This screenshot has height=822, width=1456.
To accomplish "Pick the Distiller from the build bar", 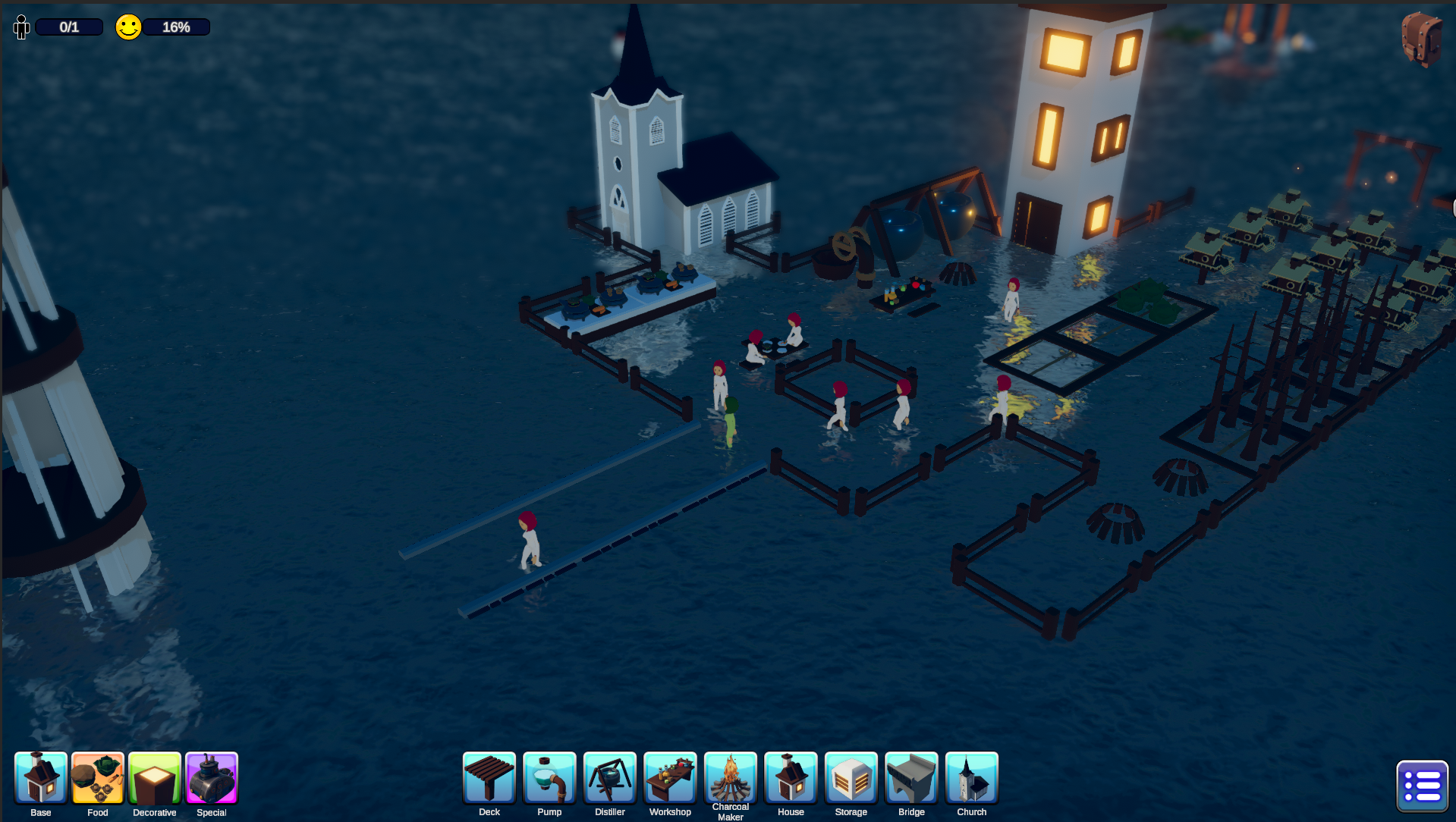I will pos(610,777).
